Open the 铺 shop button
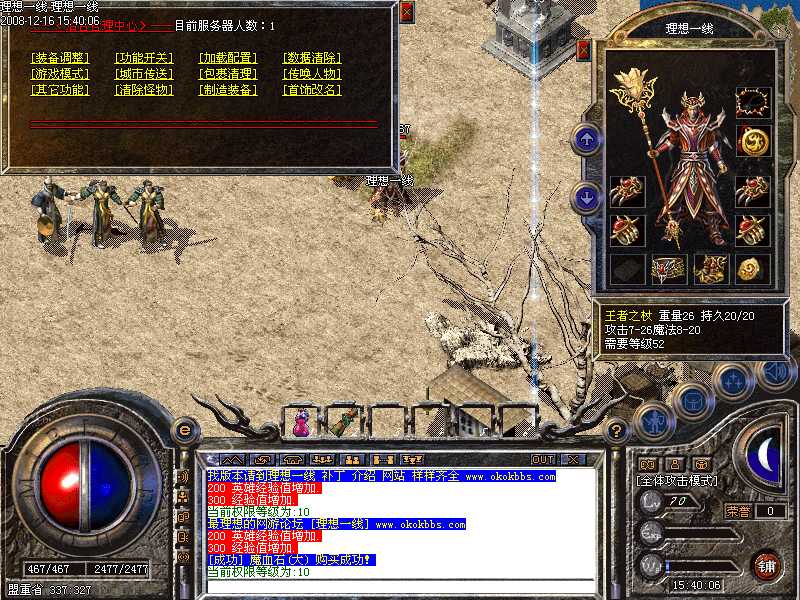 tap(767, 565)
